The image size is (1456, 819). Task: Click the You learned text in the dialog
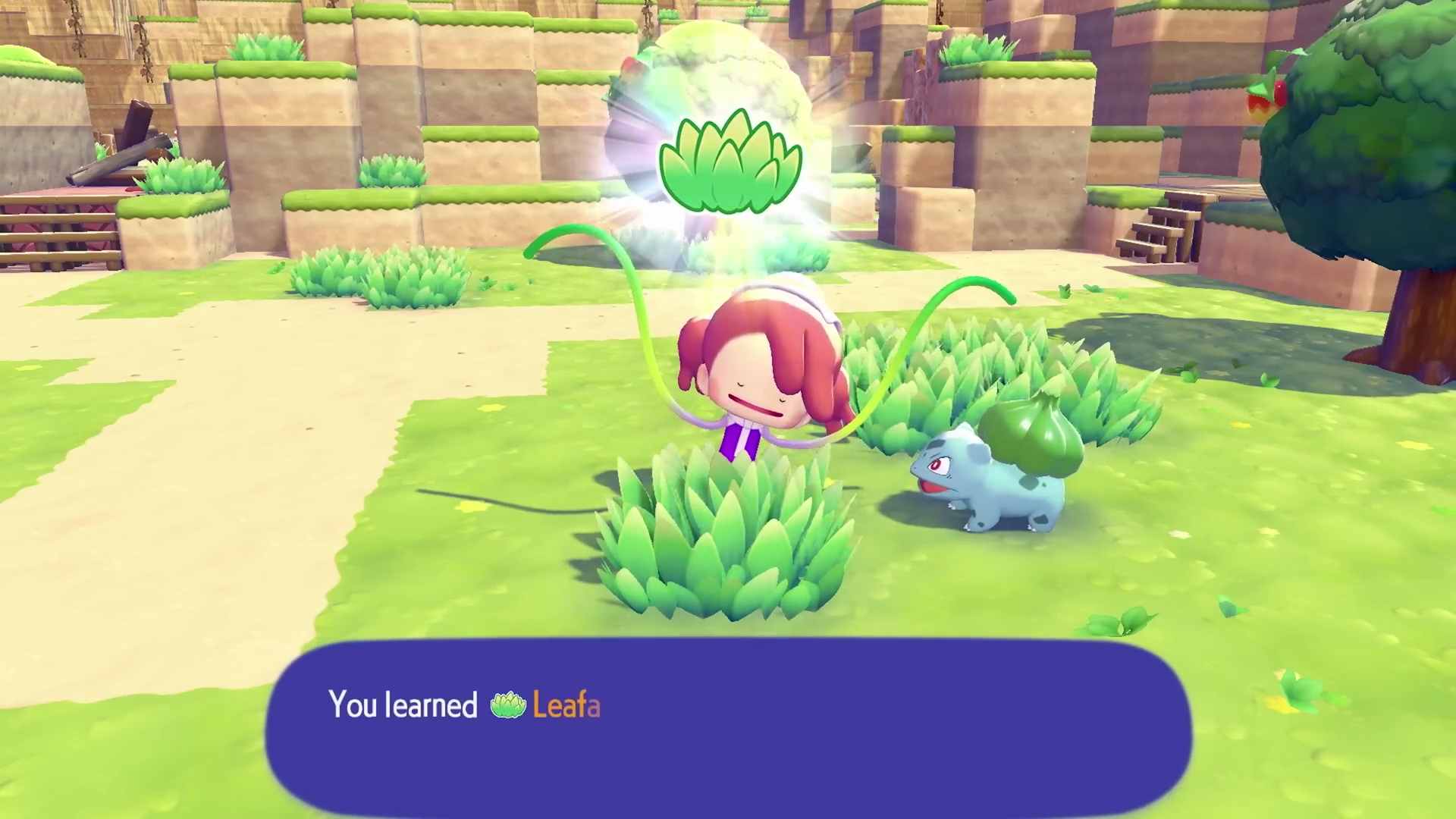403,705
